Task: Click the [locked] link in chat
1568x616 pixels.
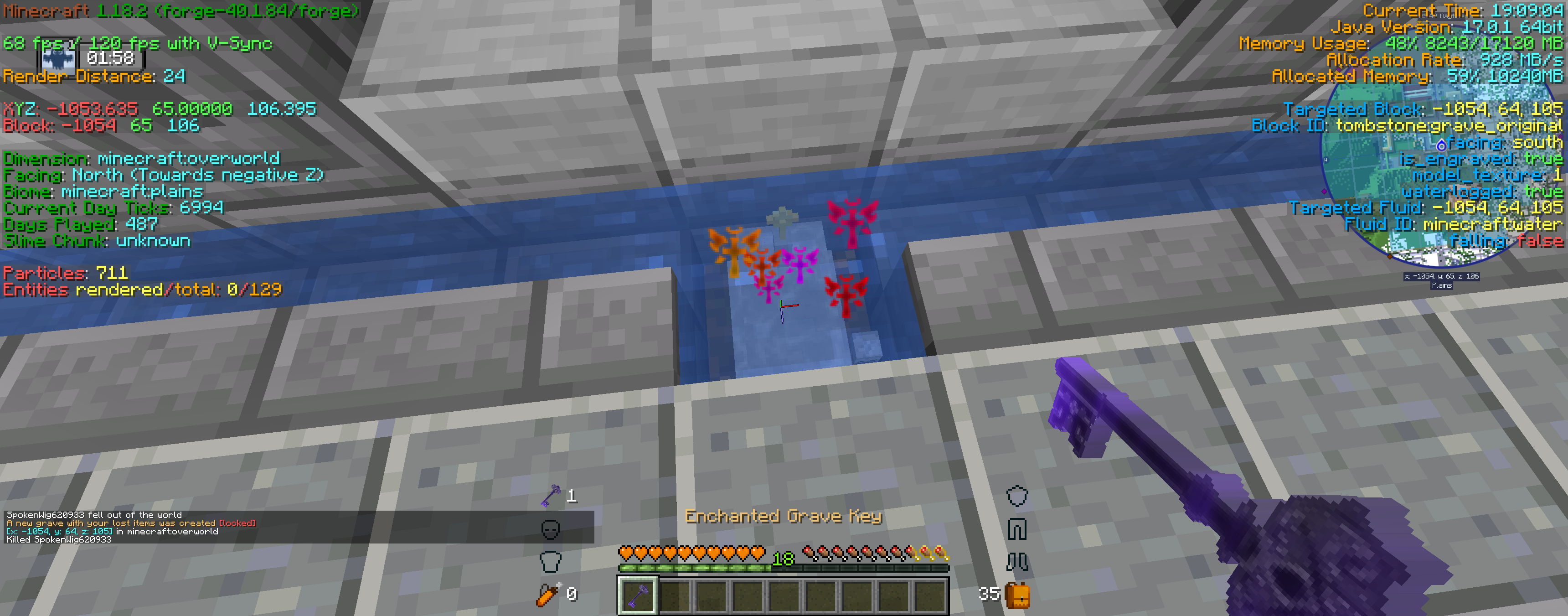Action: [x=238, y=523]
